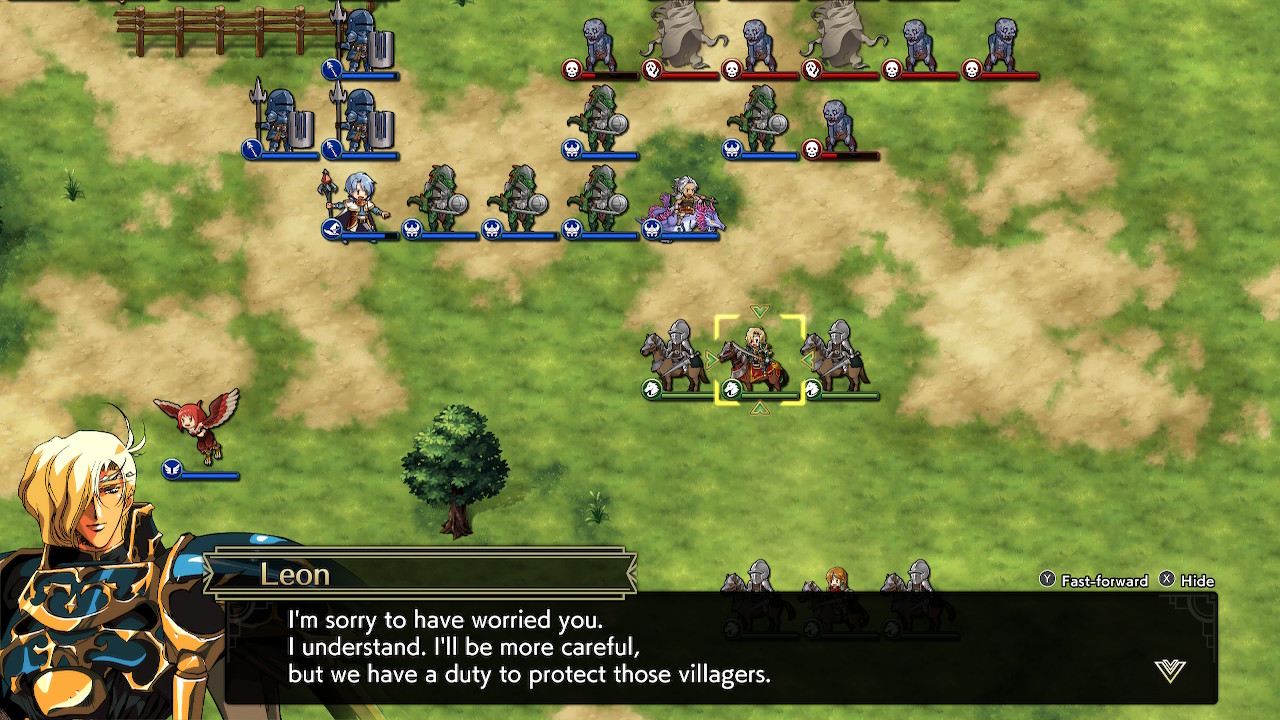
Task: Click Leon's dialogue text box
Action: pos(700,647)
